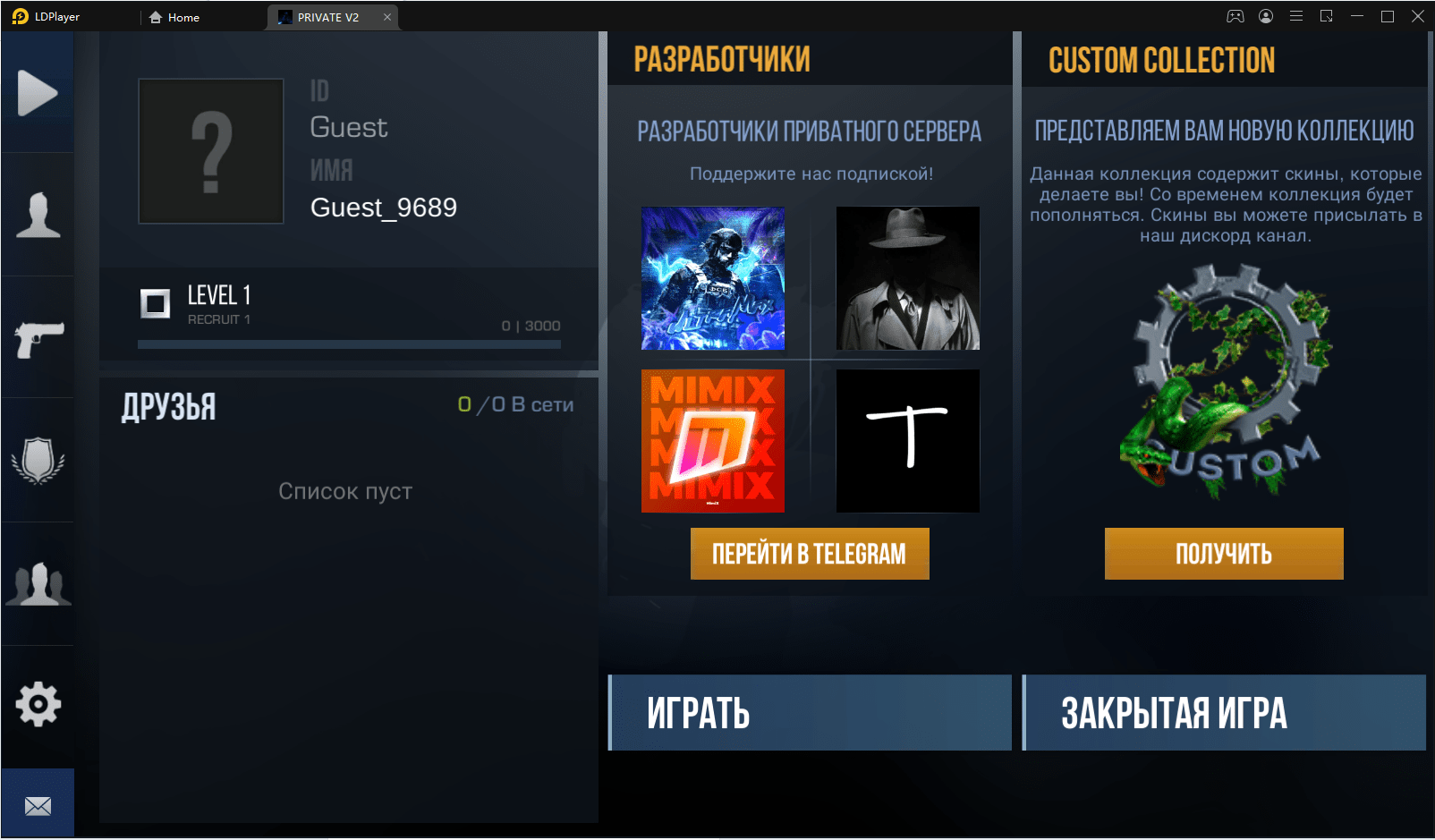
Task: Click ПОЛУЧИТЬ under Custom Collection
Action: [x=1223, y=553]
